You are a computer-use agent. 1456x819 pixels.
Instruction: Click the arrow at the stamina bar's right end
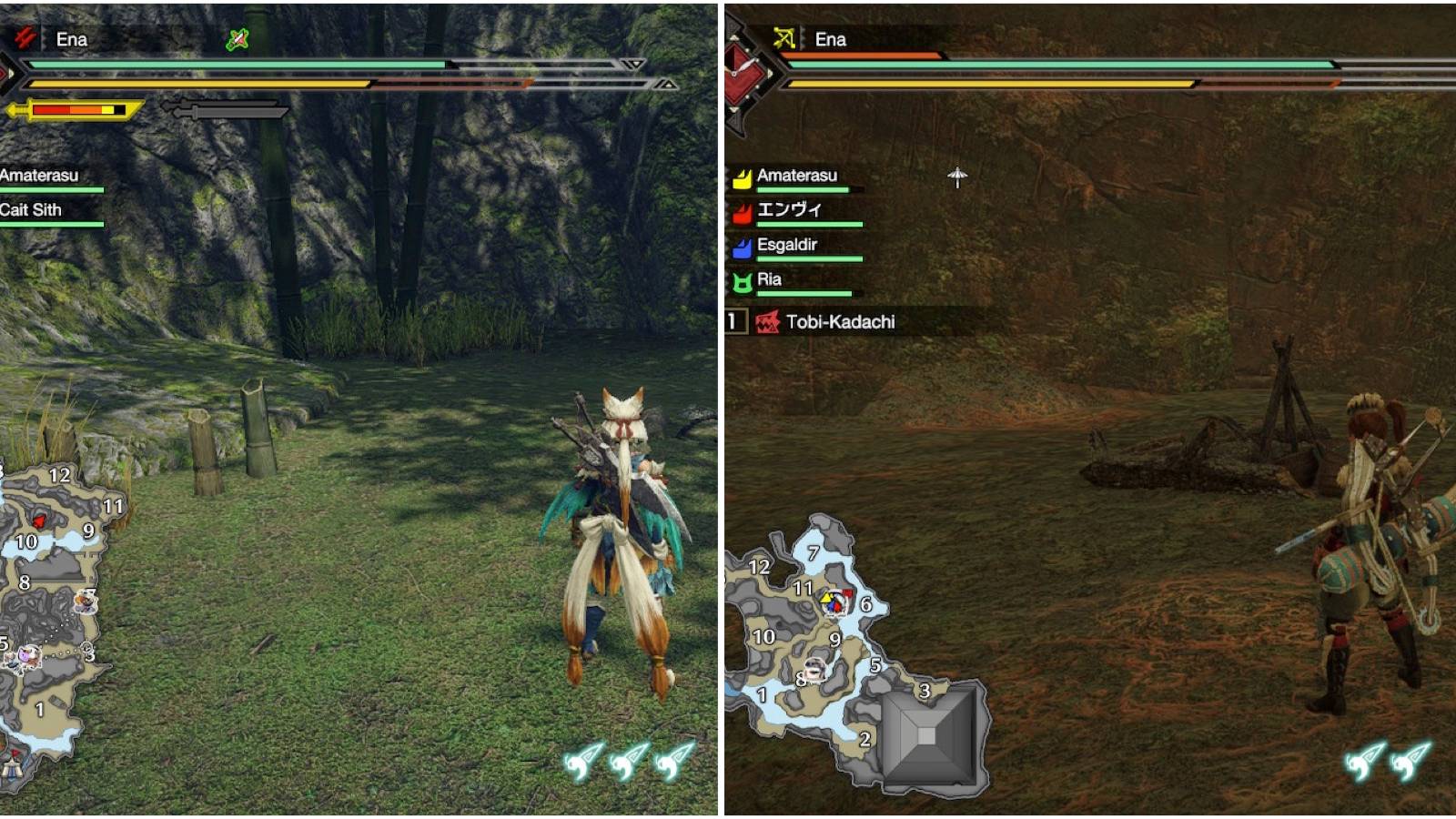tap(667, 84)
